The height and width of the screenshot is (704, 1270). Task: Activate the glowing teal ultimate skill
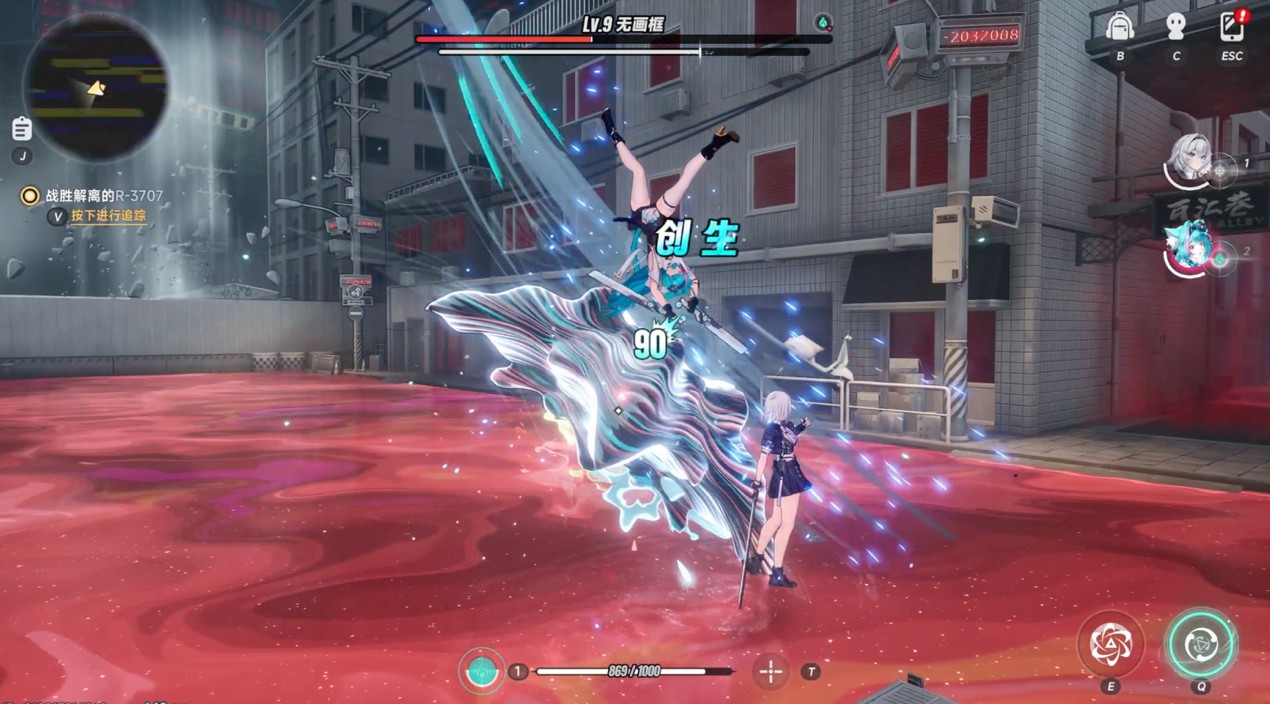click(x=1200, y=643)
